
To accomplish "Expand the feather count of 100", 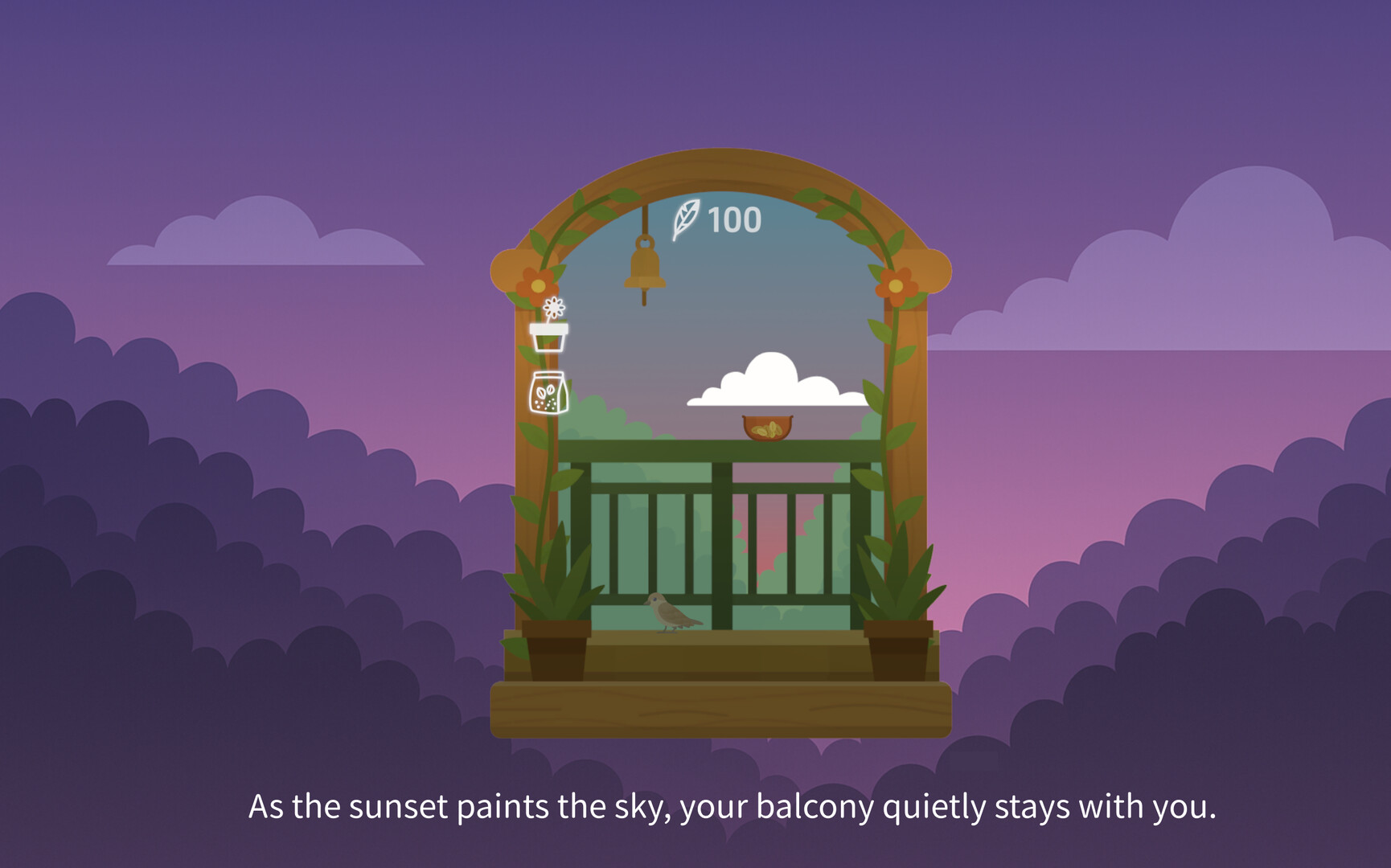I will pos(732,219).
